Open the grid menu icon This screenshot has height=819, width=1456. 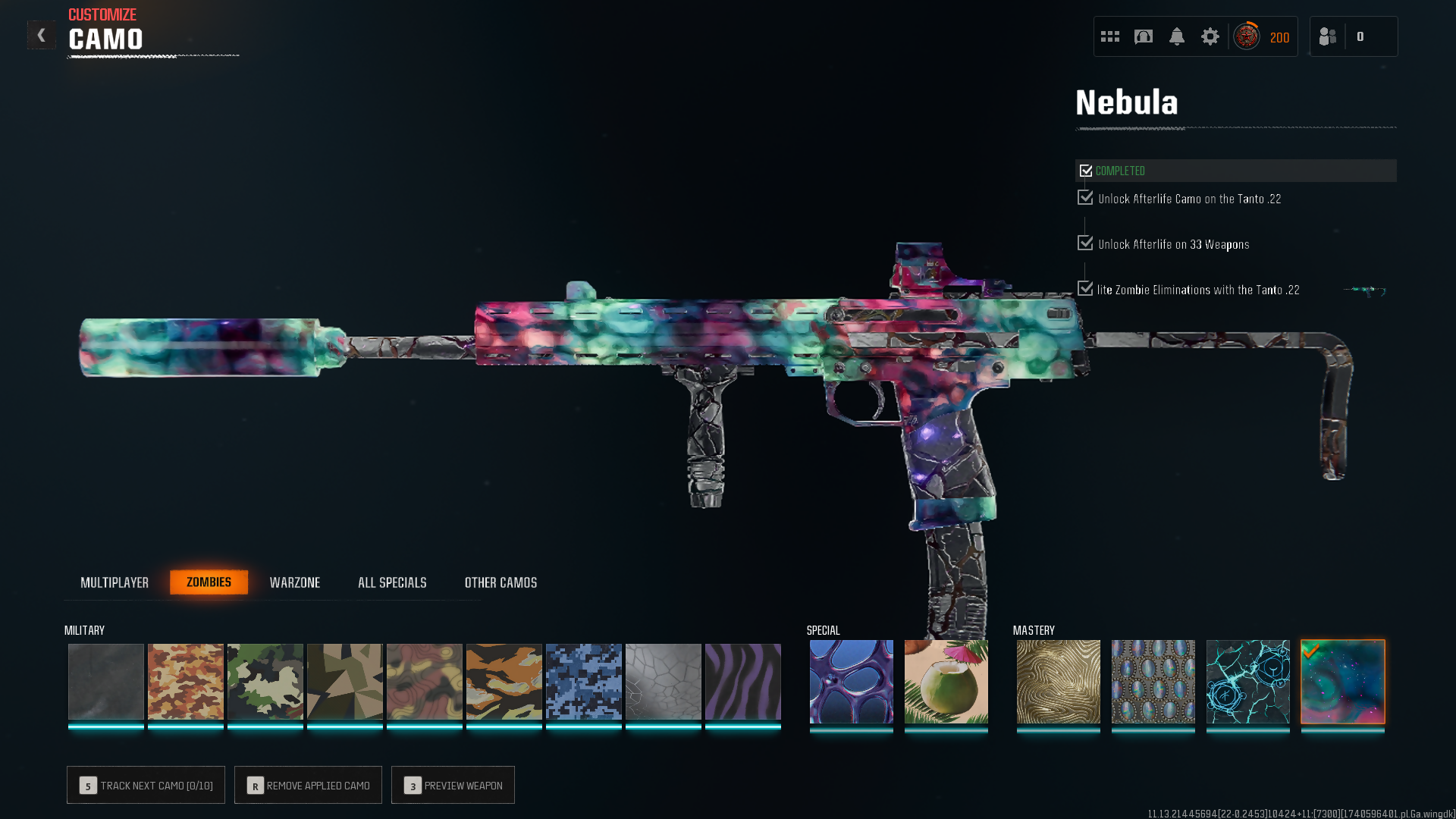(1109, 36)
